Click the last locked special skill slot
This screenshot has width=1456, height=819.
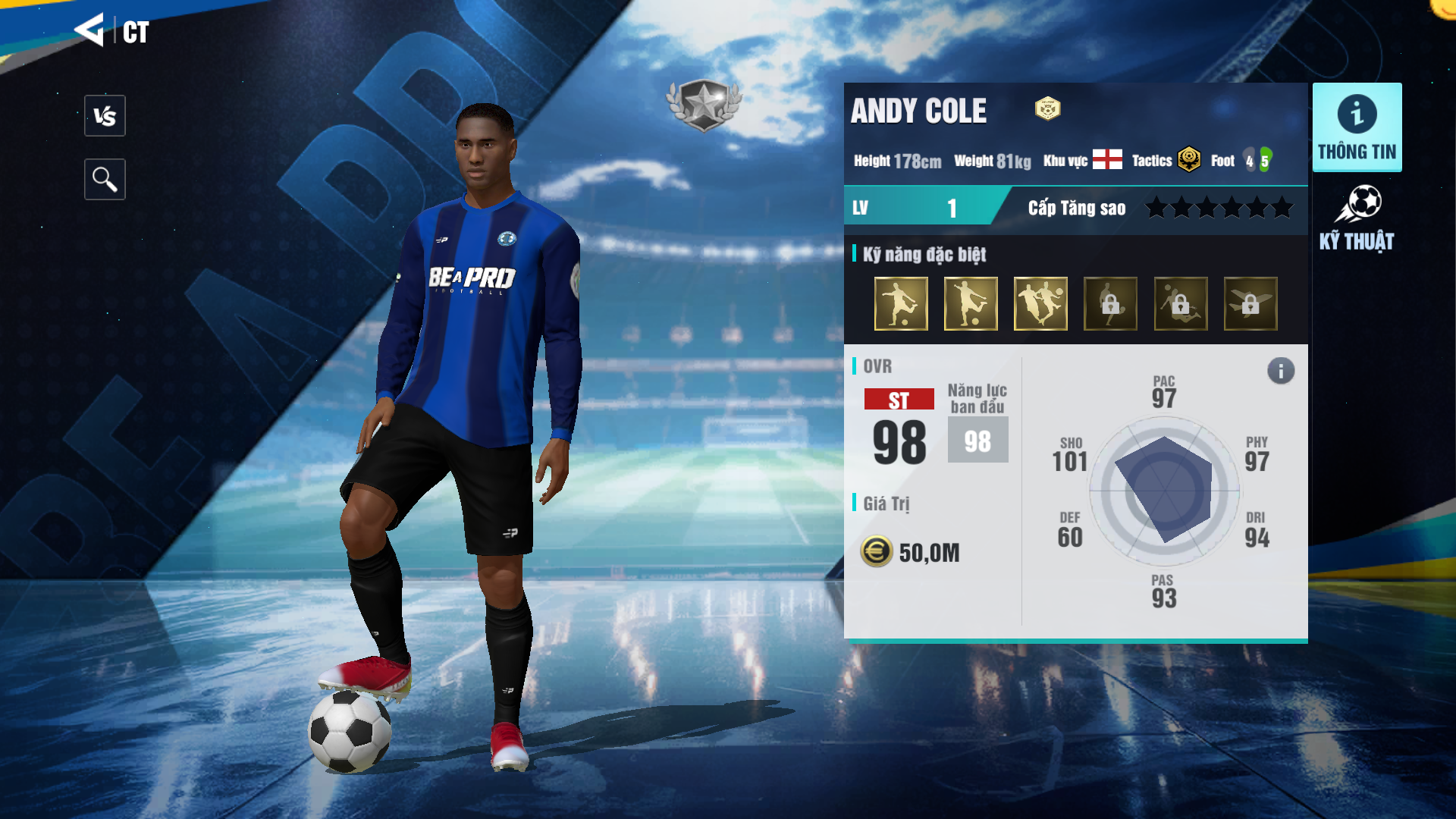click(1250, 304)
